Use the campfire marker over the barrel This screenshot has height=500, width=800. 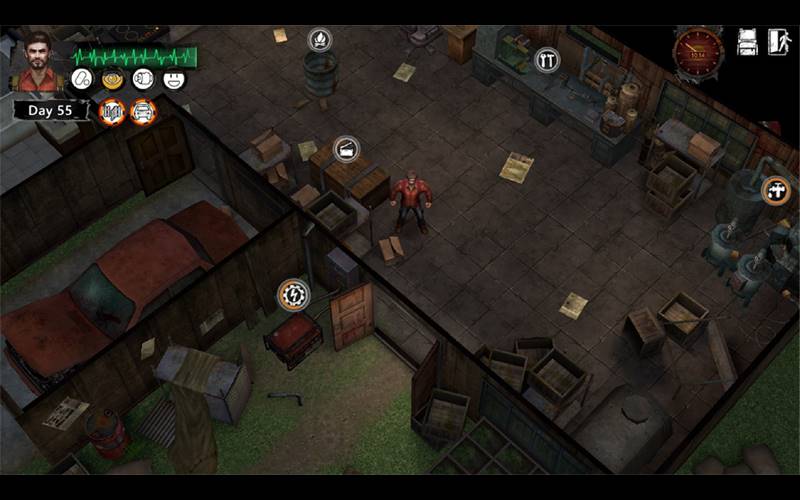click(x=319, y=40)
